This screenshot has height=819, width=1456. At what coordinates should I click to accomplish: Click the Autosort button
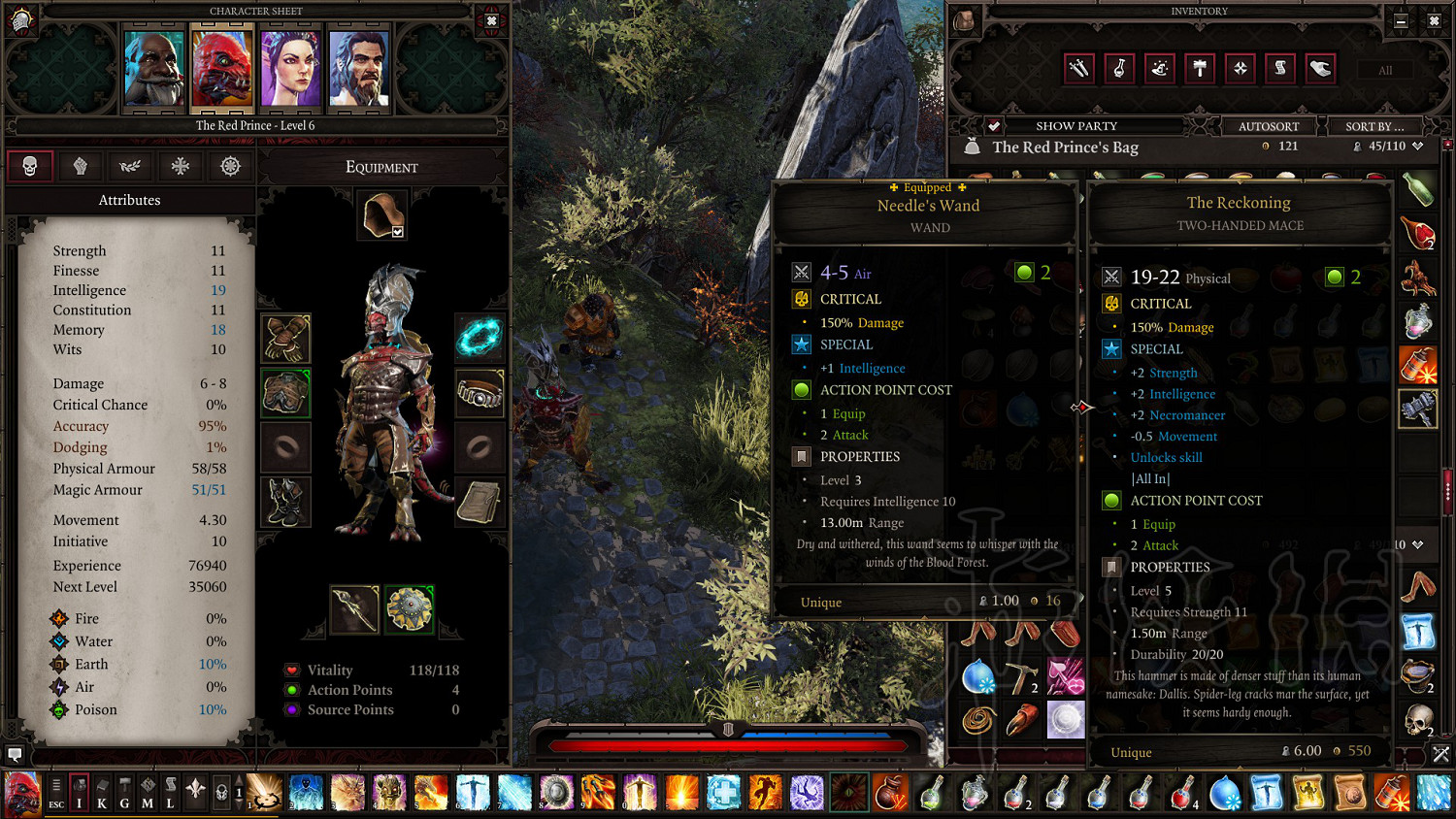(1268, 126)
